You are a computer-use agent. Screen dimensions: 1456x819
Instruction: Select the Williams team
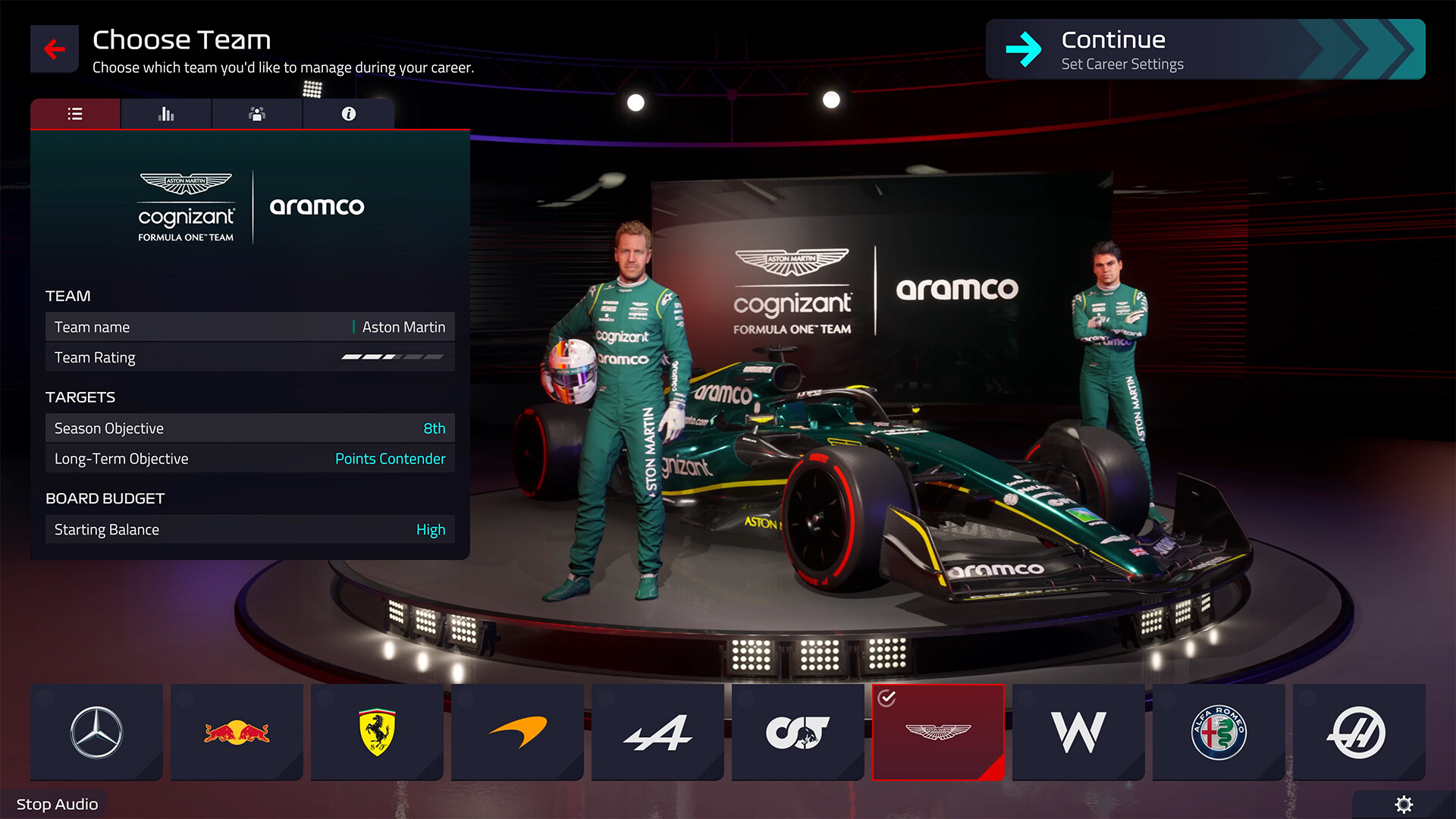[1078, 731]
